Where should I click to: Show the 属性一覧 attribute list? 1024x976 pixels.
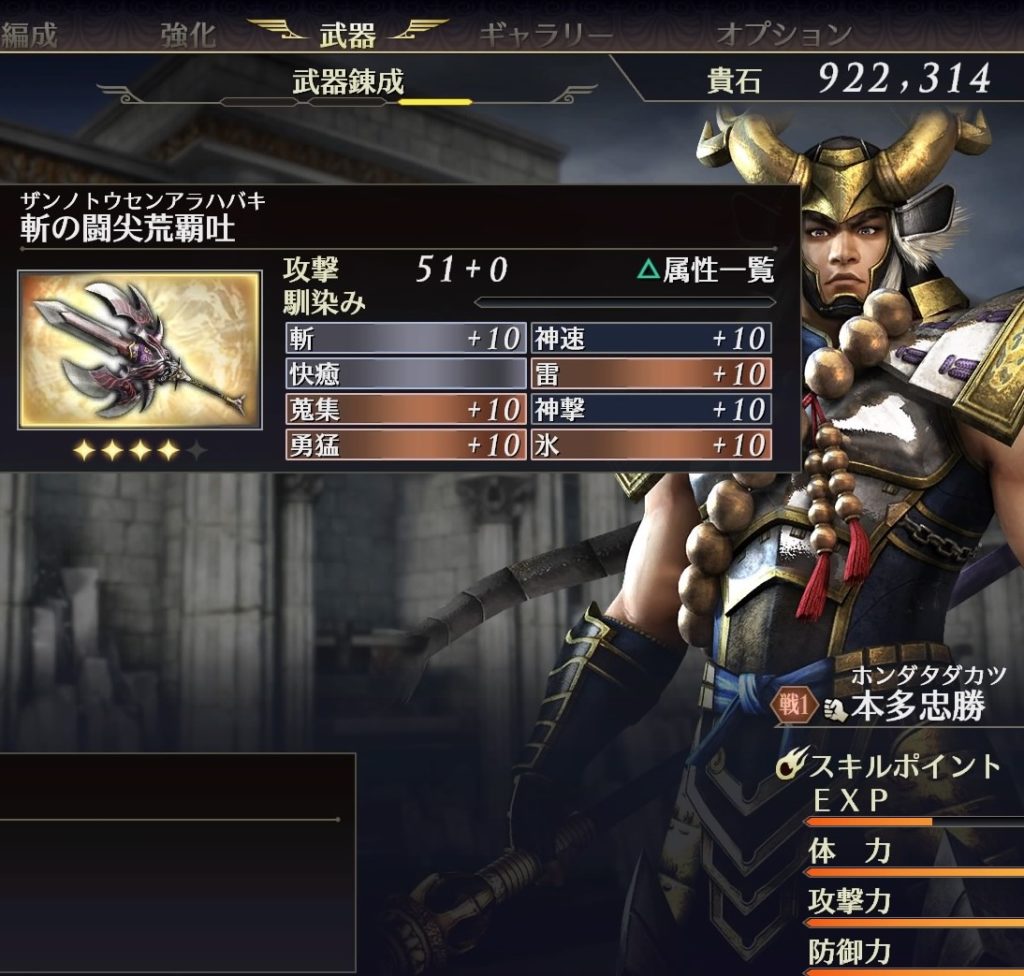tap(706, 270)
